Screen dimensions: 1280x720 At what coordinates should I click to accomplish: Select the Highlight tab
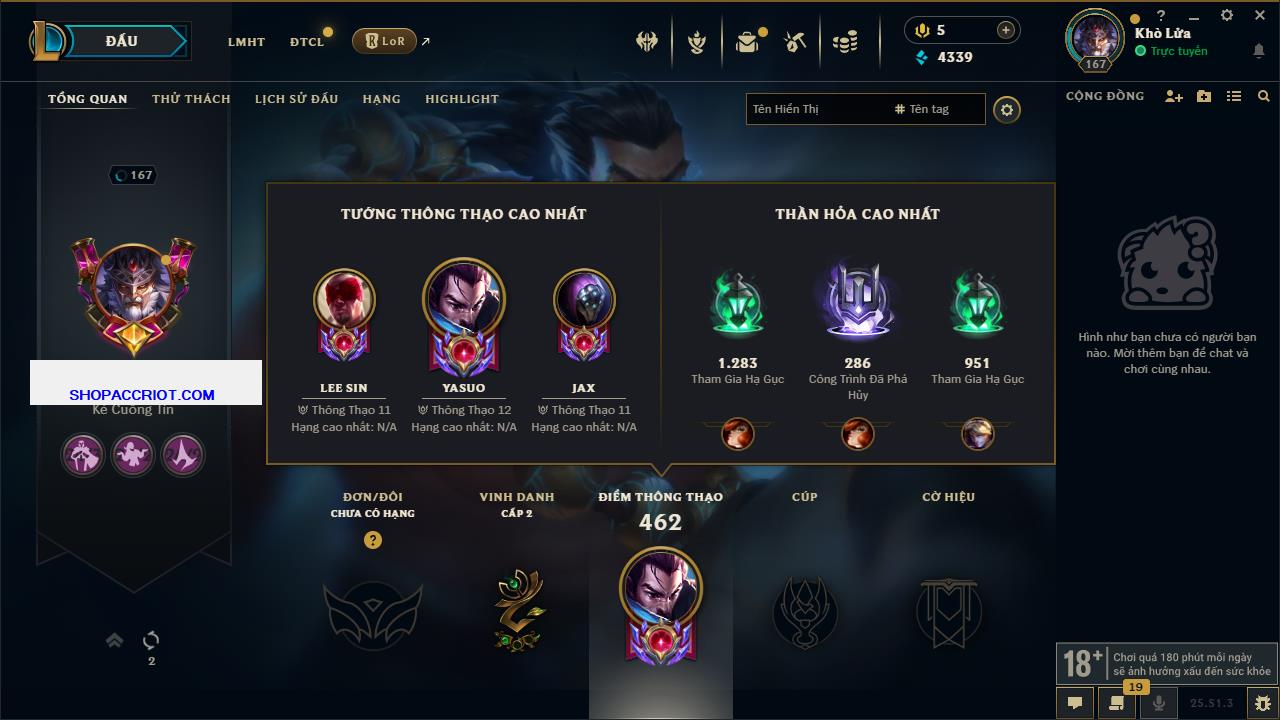point(461,99)
